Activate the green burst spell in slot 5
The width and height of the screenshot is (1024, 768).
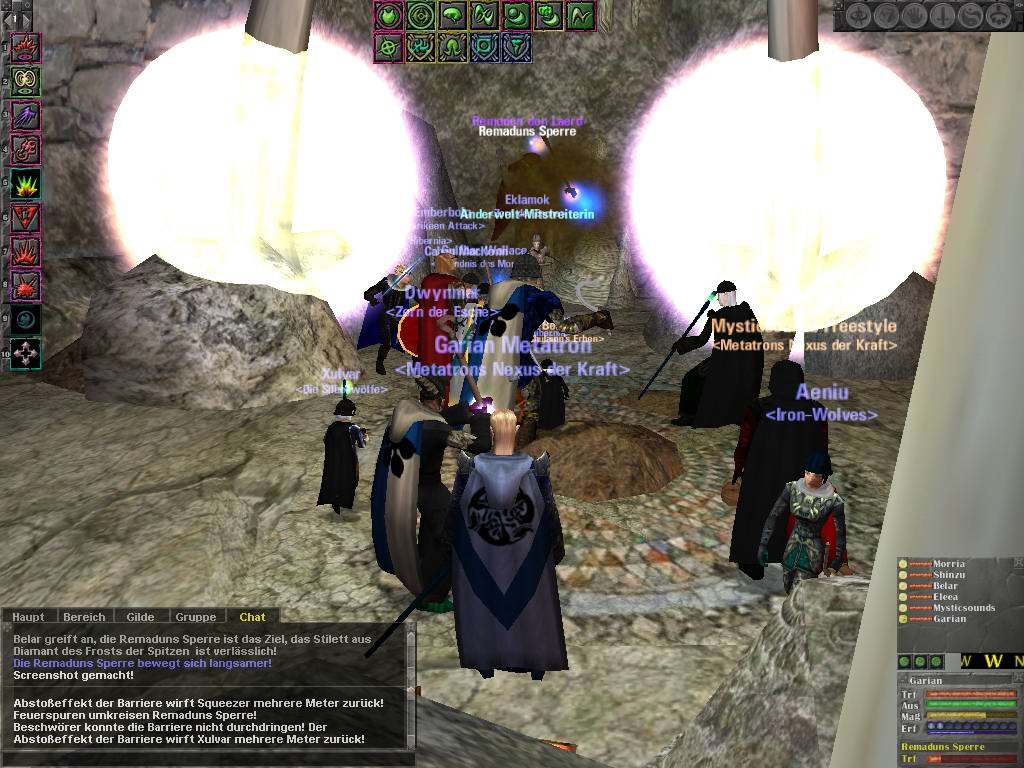tap(25, 184)
